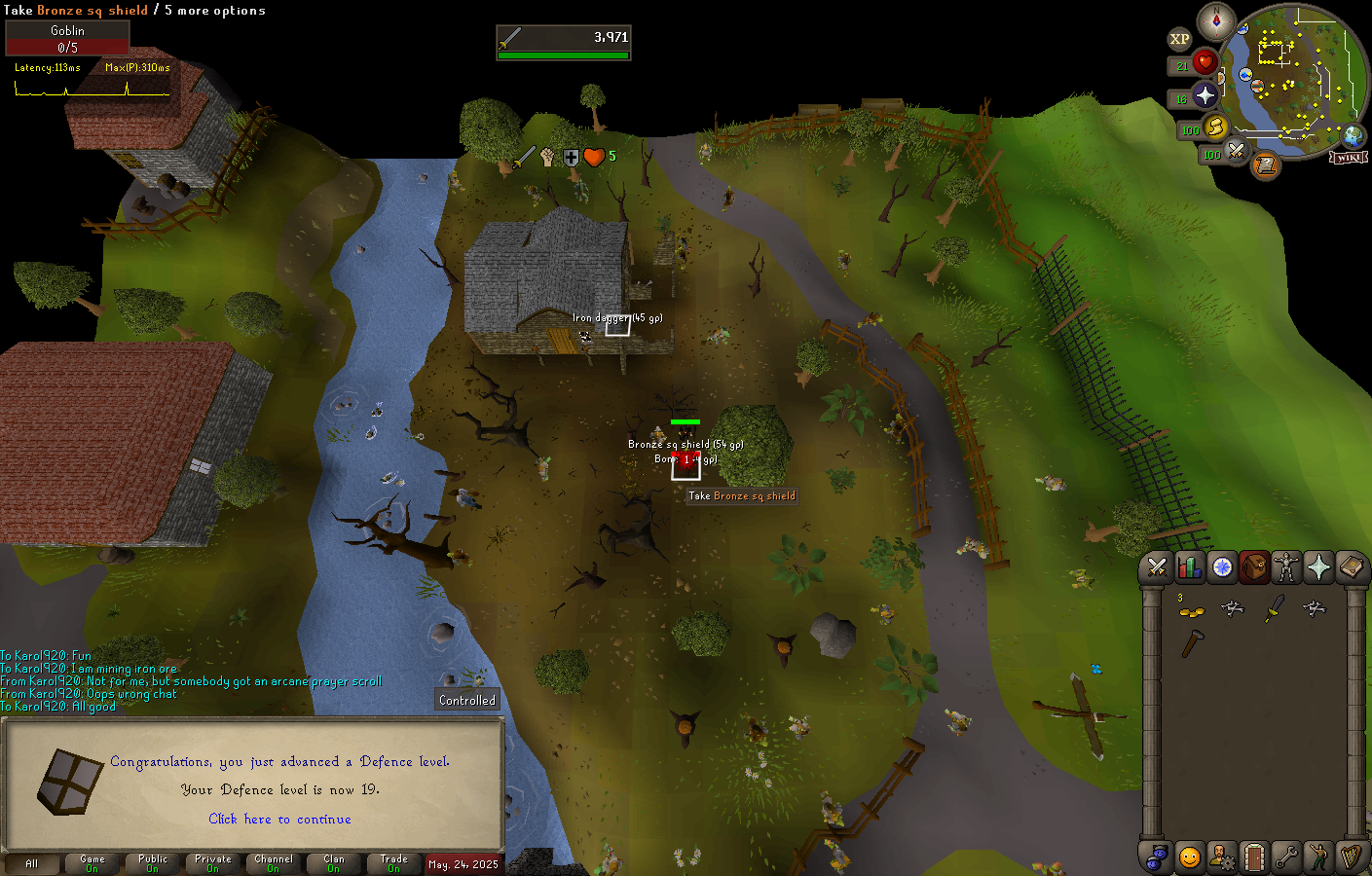Viewport: 1372px width, 876px height.
Task: Switch to the Skills tab
Action: coord(1189,566)
